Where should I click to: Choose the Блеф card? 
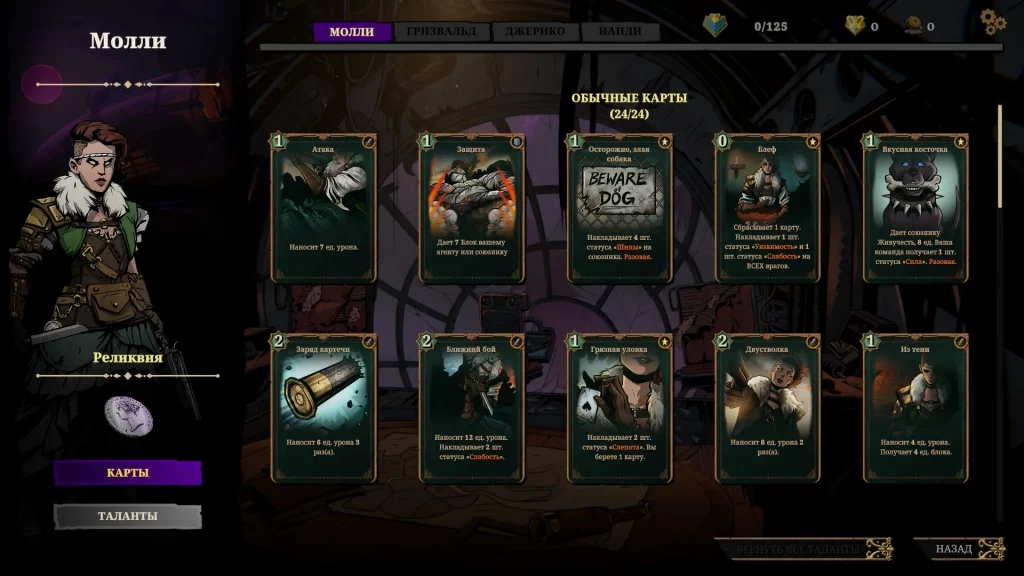768,208
